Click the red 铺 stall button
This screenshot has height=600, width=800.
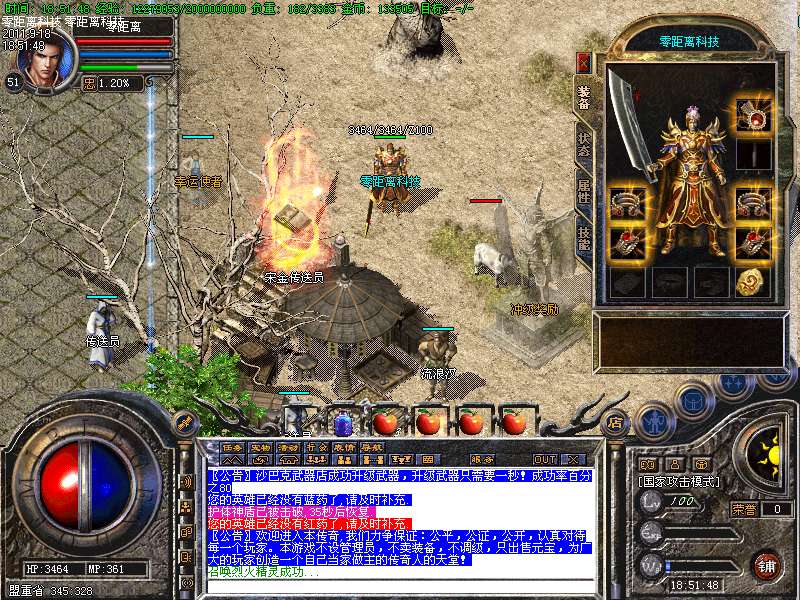coord(766,564)
